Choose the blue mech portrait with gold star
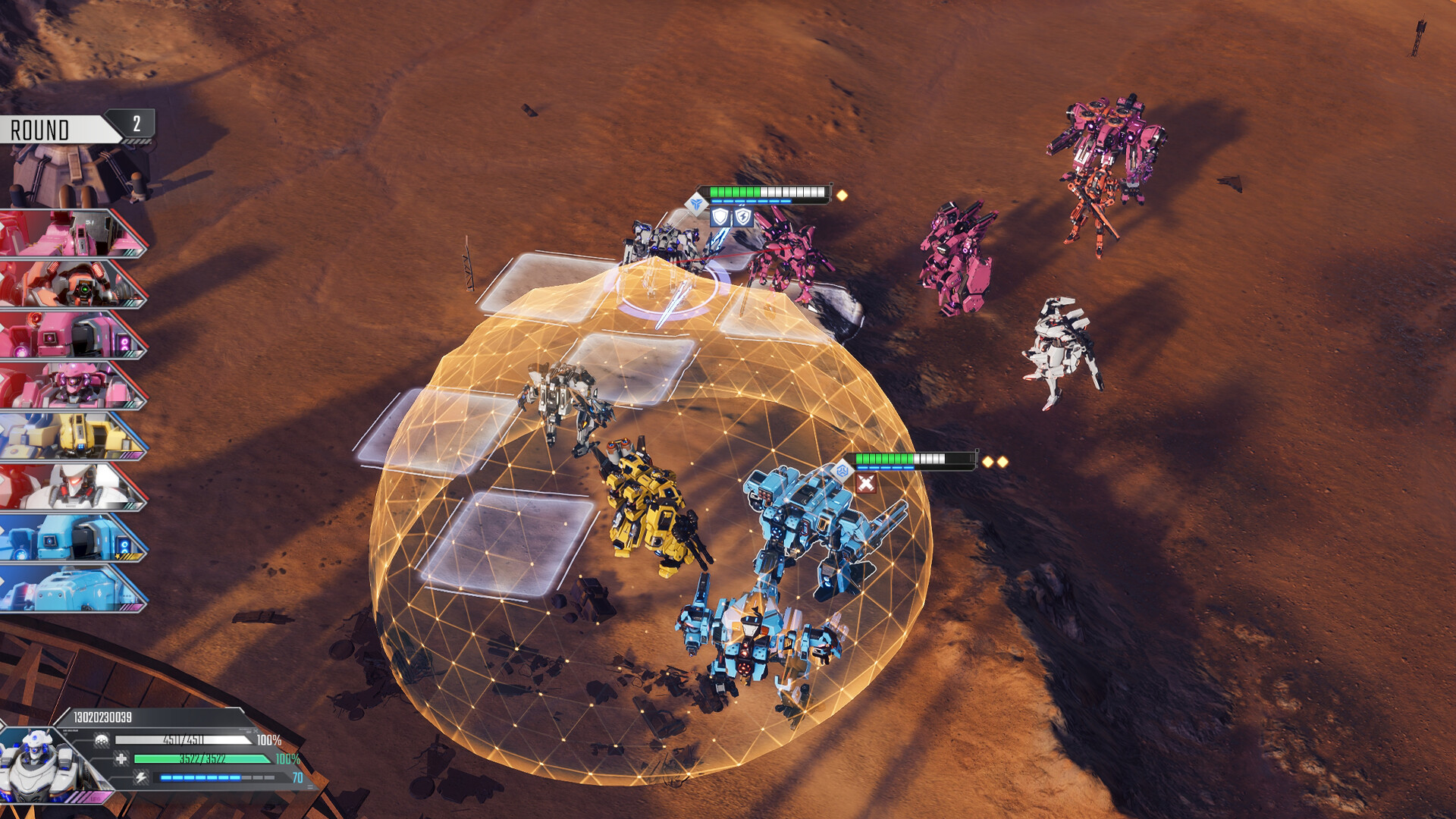 pos(72,538)
